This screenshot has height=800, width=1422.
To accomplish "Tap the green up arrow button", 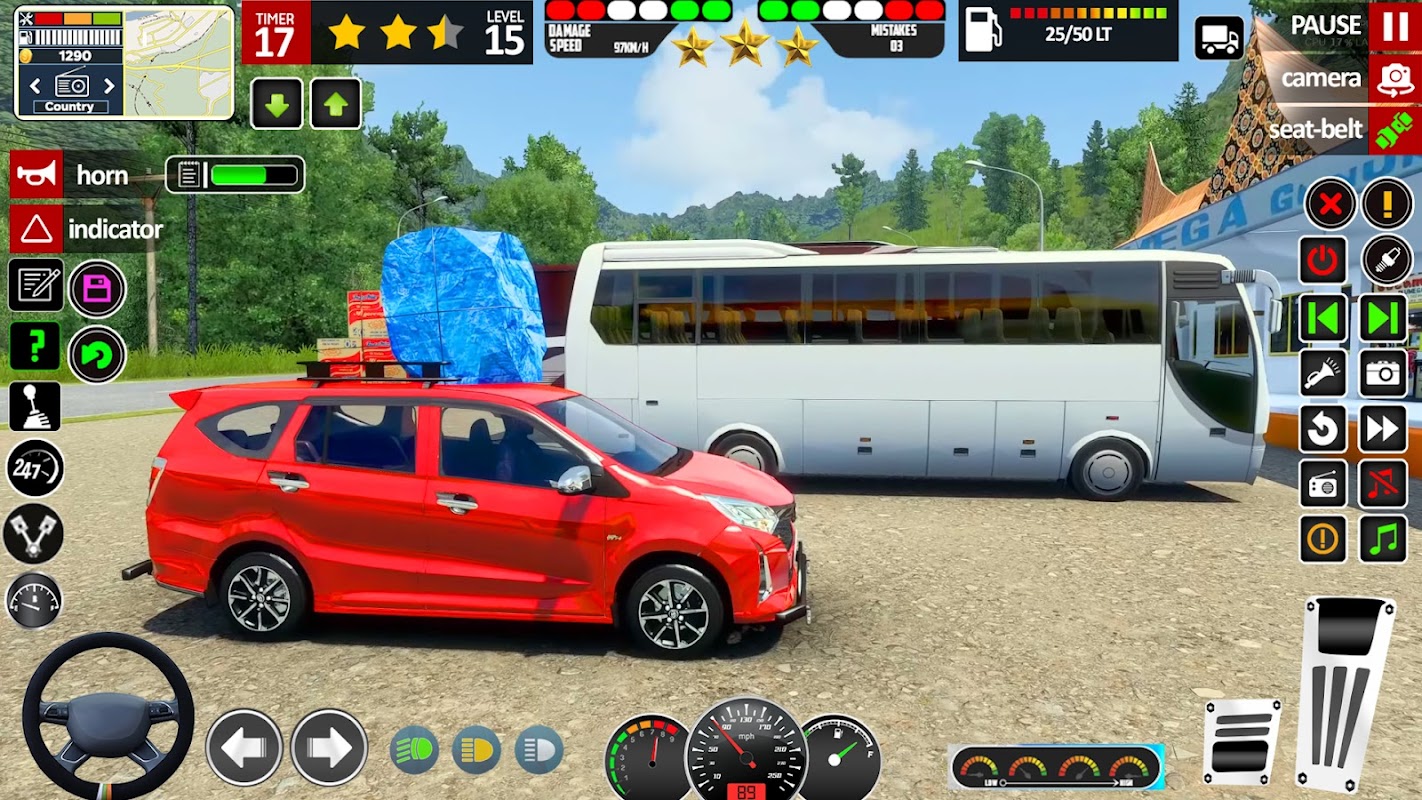I will [336, 104].
